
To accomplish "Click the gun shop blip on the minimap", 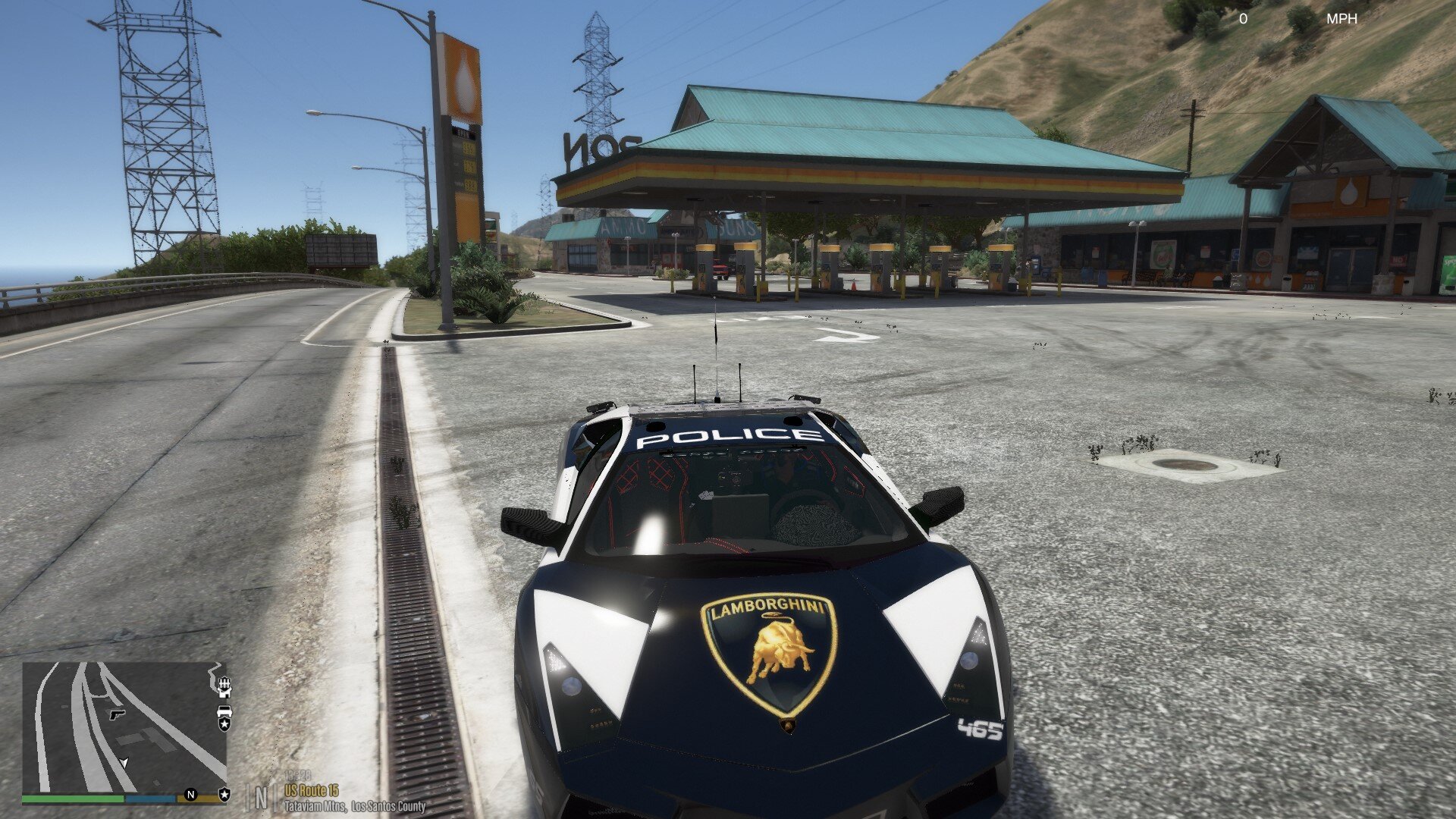I will [x=116, y=714].
